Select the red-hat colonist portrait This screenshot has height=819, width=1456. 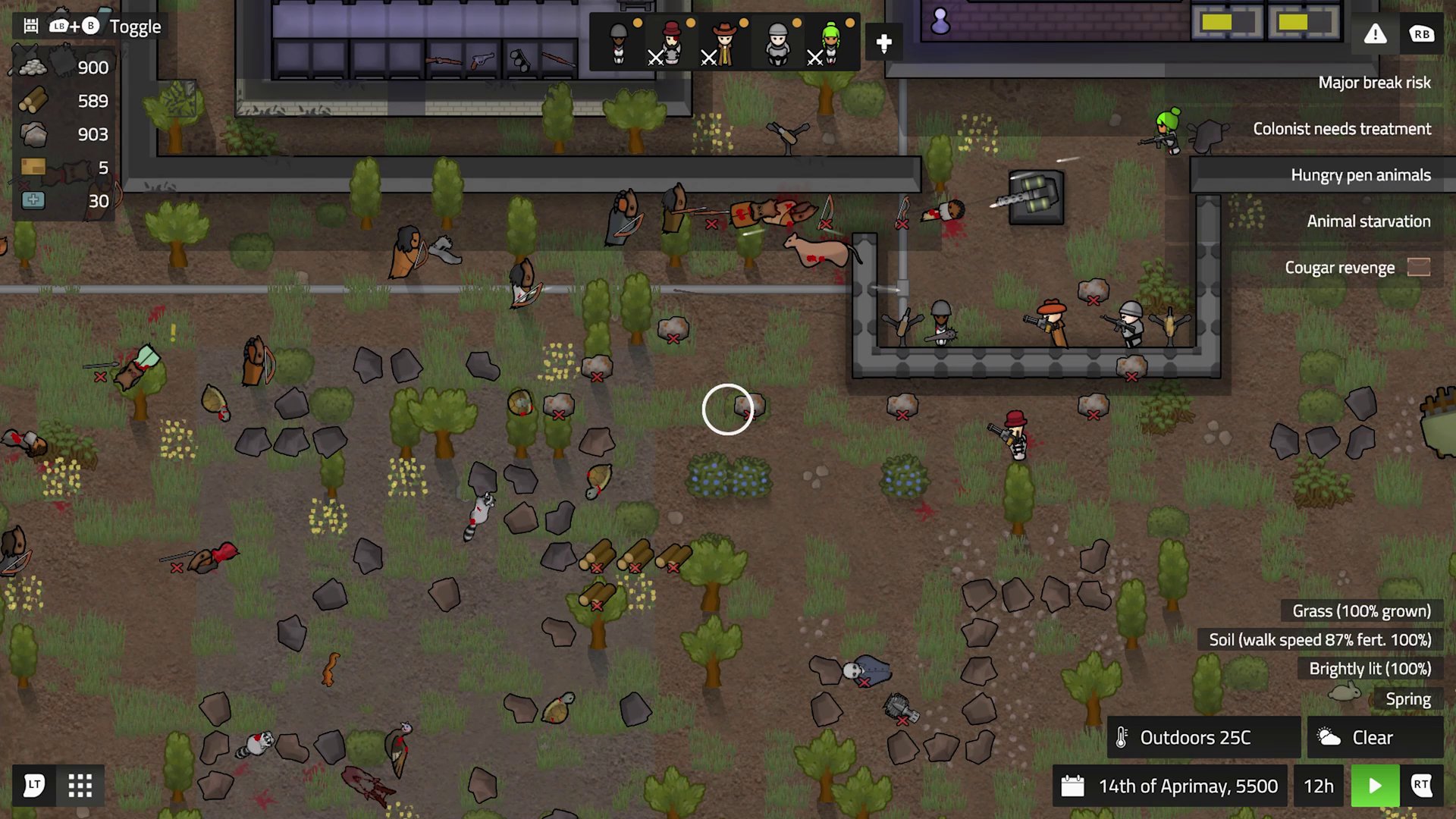point(672,42)
